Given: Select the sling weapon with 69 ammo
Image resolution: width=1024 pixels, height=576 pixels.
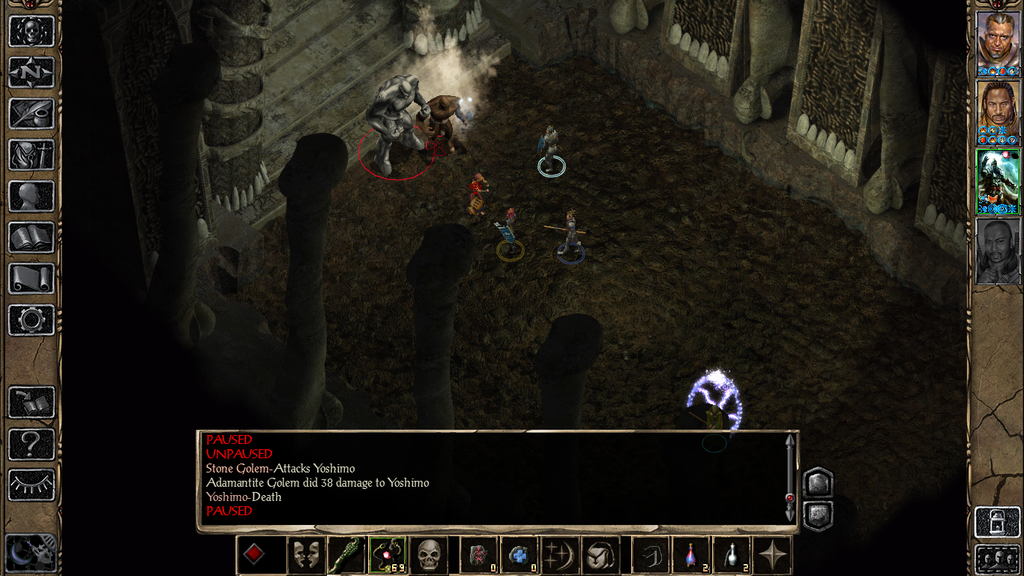Looking at the screenshot, I should tap(387, 555).
